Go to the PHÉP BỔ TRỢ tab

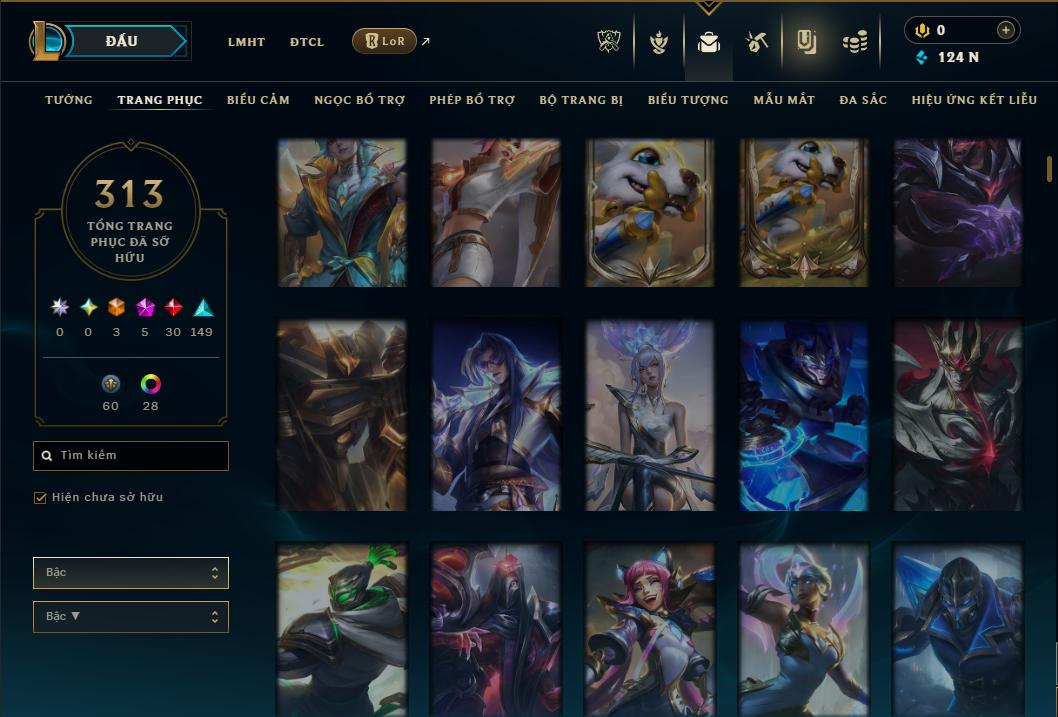472,100
